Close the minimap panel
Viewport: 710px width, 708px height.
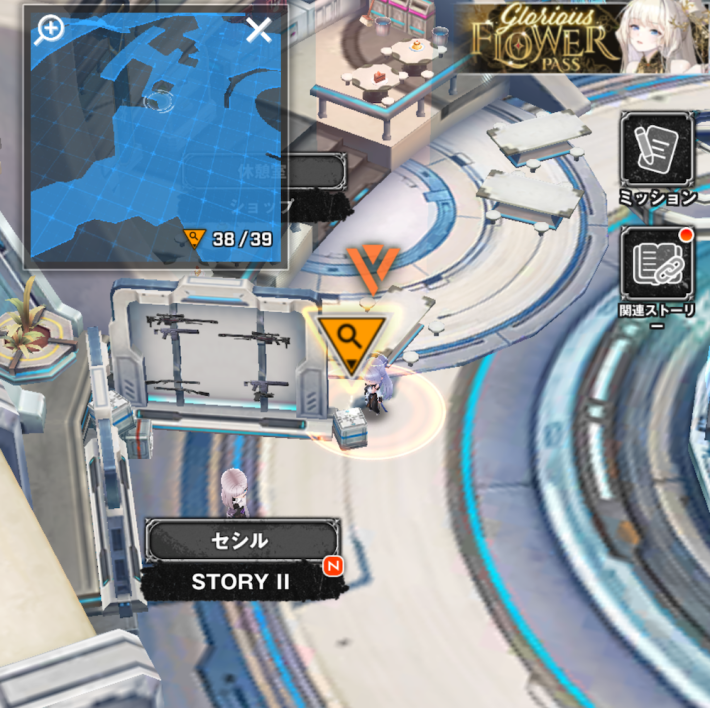pyautogui.click(x=259, y=29)
